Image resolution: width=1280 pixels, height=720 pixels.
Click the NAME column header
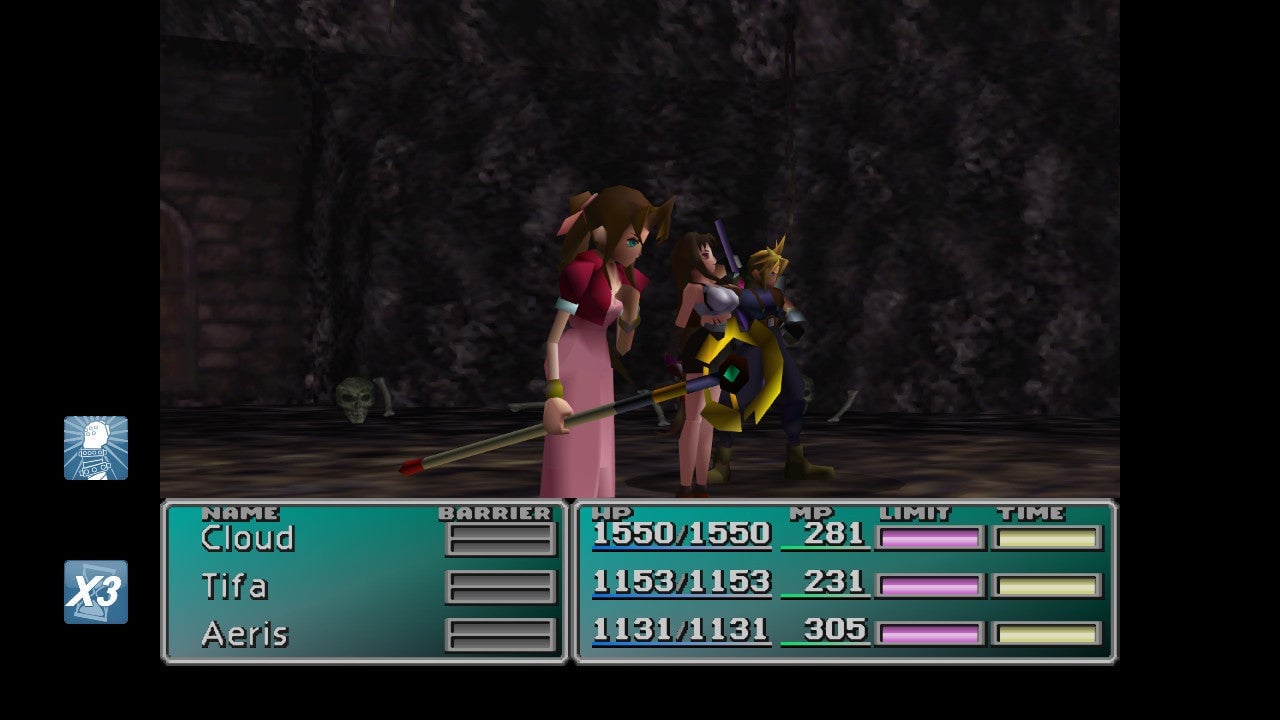click(x=240, y=512)
